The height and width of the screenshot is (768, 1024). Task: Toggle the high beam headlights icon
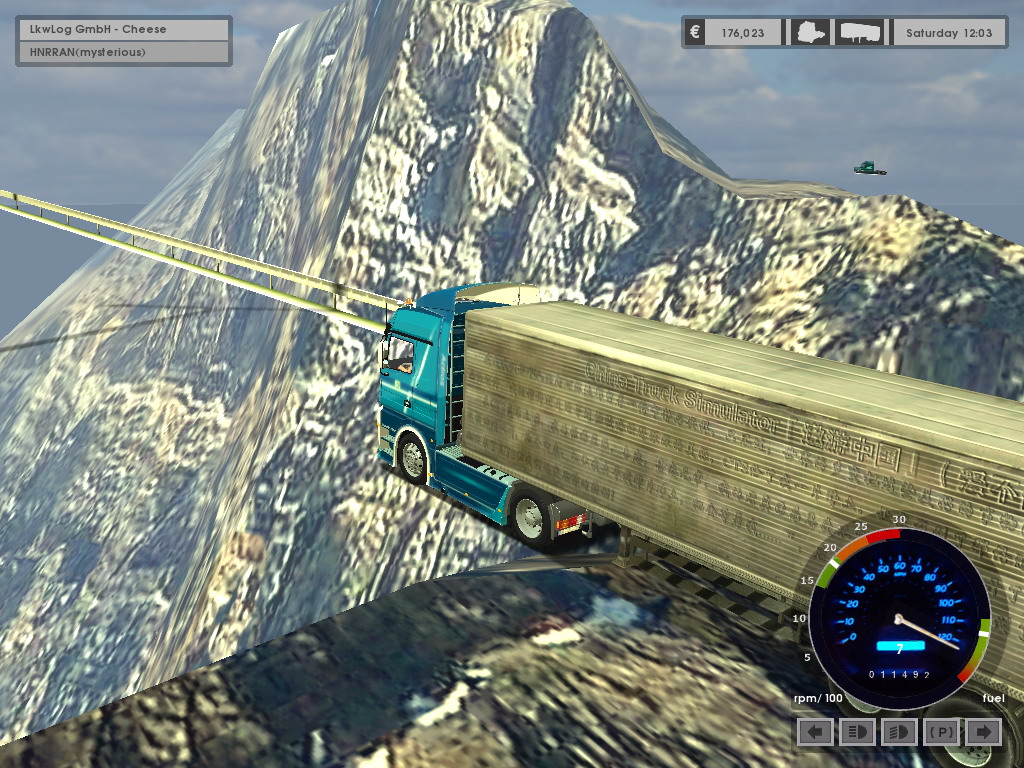coord(857,732)
